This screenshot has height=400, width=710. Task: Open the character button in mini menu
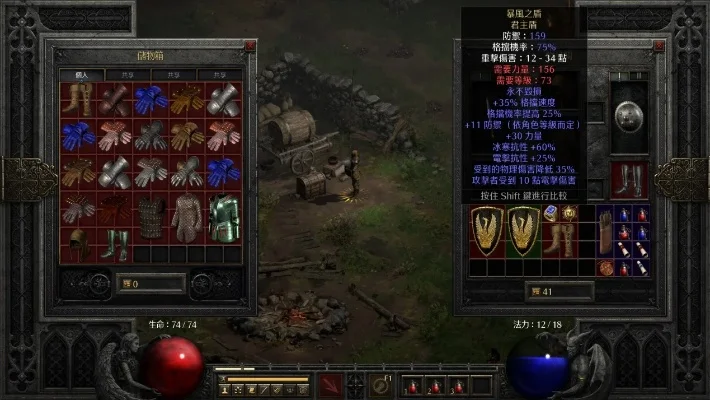225,388
